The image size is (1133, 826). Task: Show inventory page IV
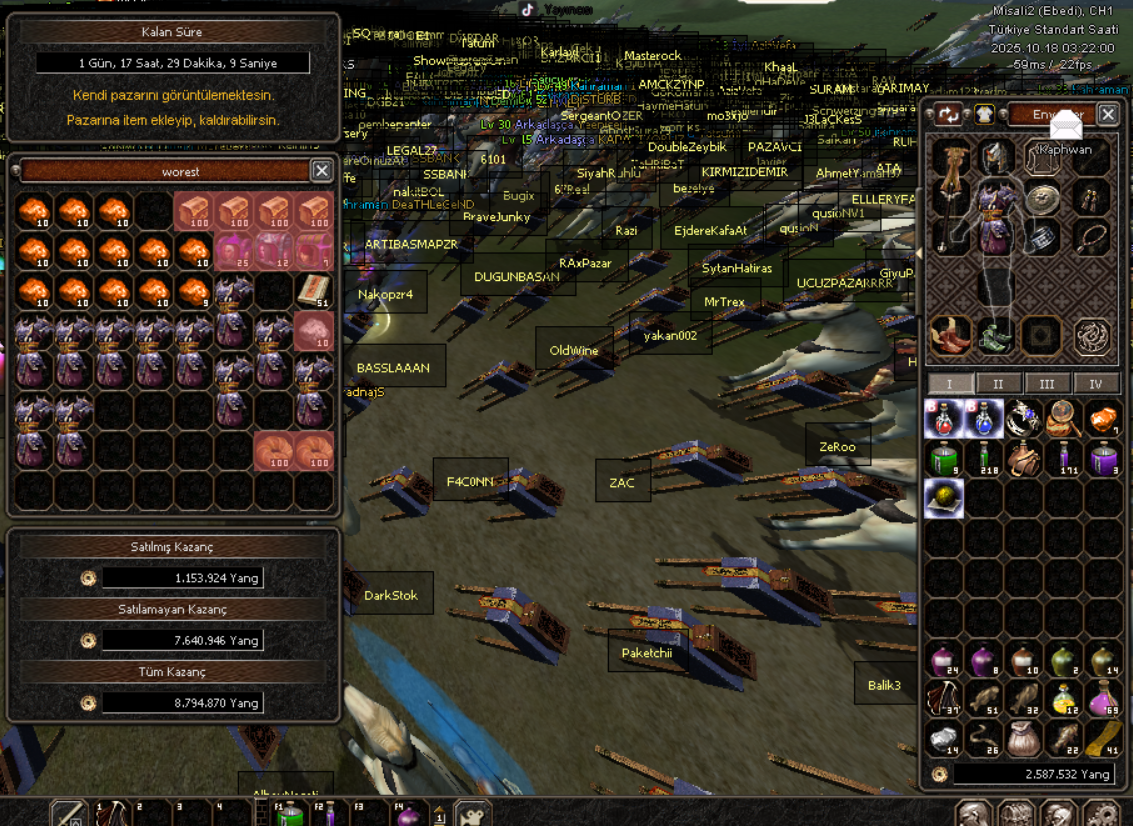tap(1096, 384)
